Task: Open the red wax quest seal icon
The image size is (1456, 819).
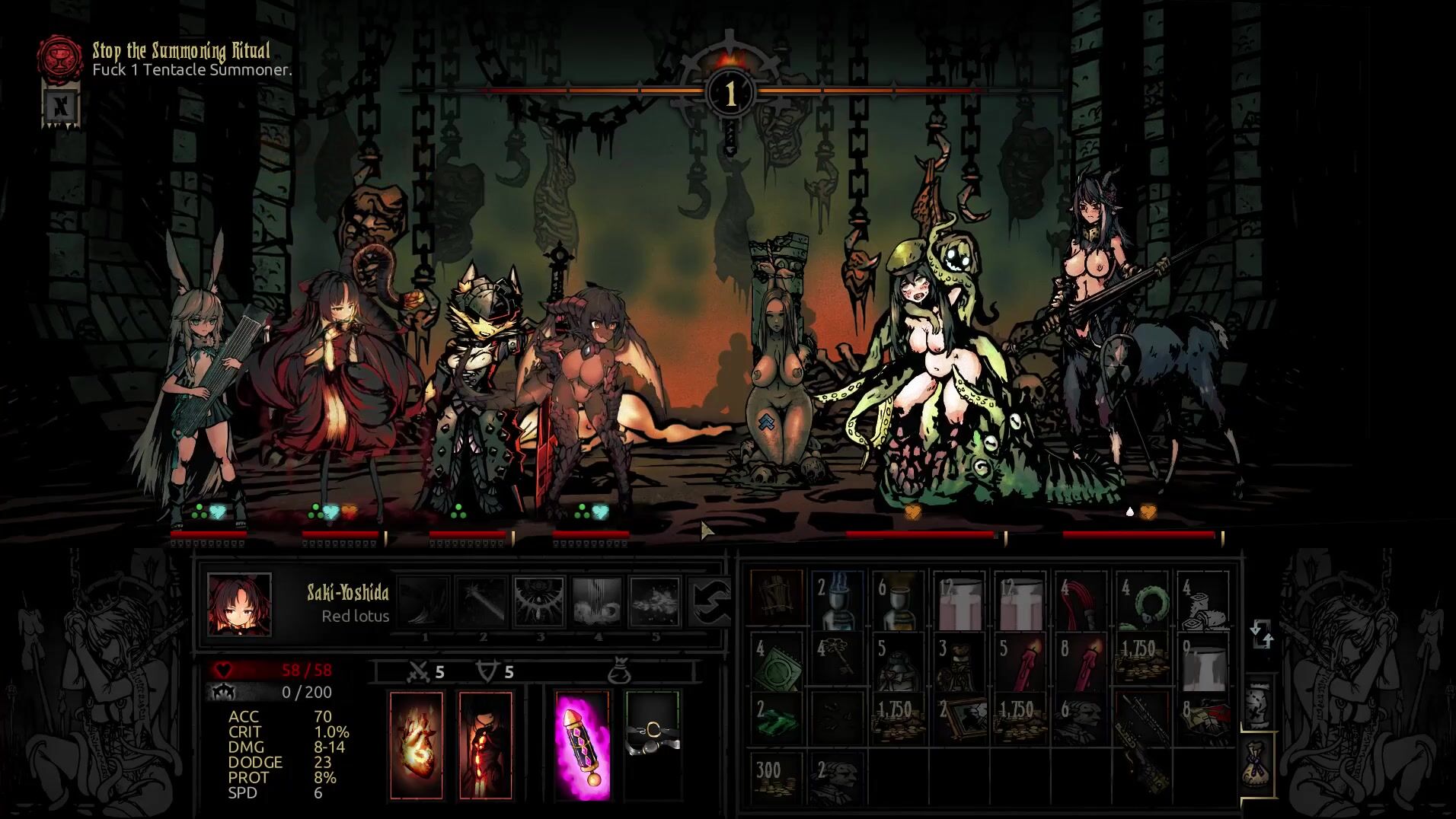Action: 60,57
